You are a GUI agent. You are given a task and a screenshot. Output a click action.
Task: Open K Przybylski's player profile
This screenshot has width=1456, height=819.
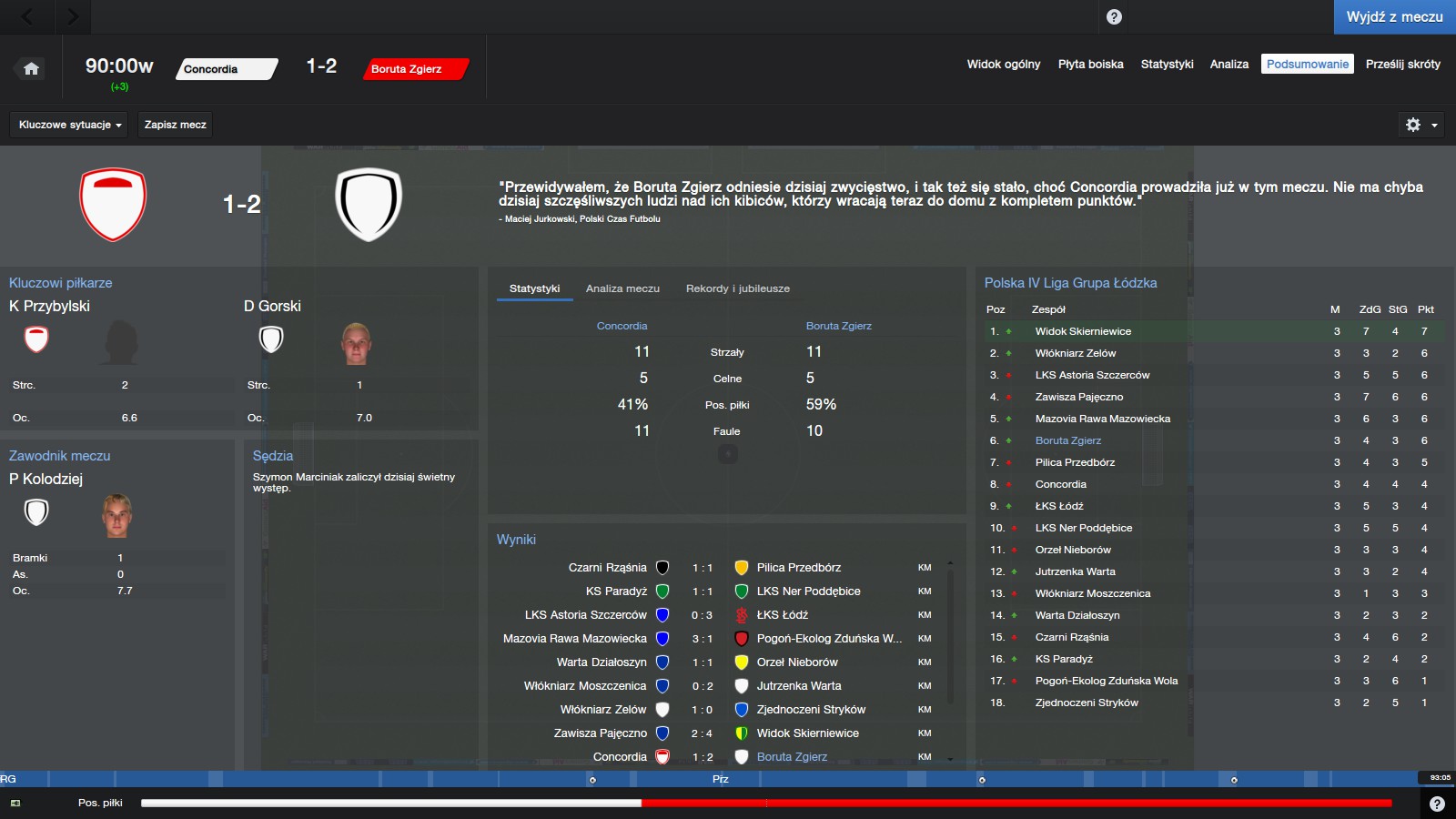pos(49,306)
